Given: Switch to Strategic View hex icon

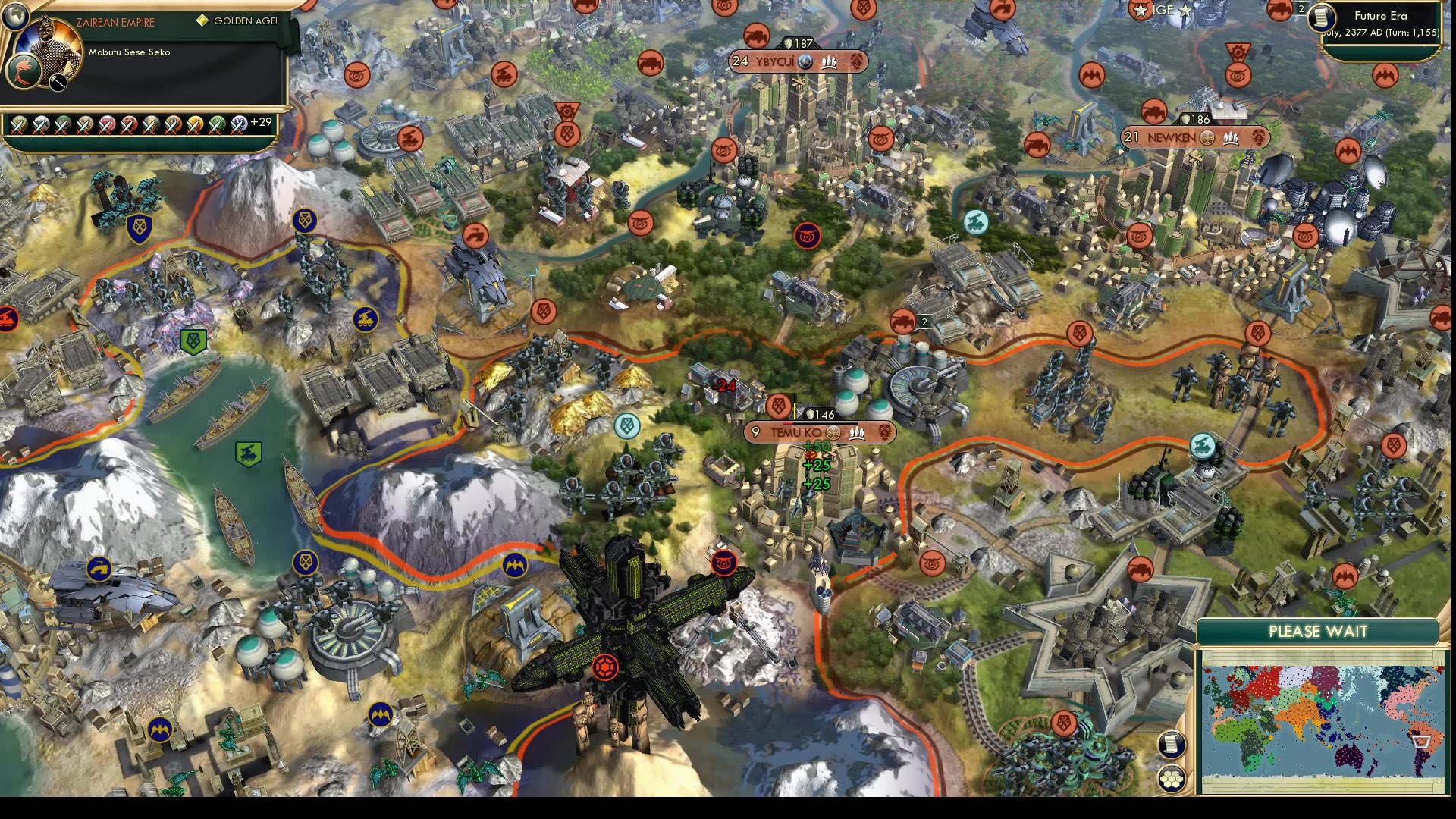Looking at the screenshot, I should [x=1172, y=778].
